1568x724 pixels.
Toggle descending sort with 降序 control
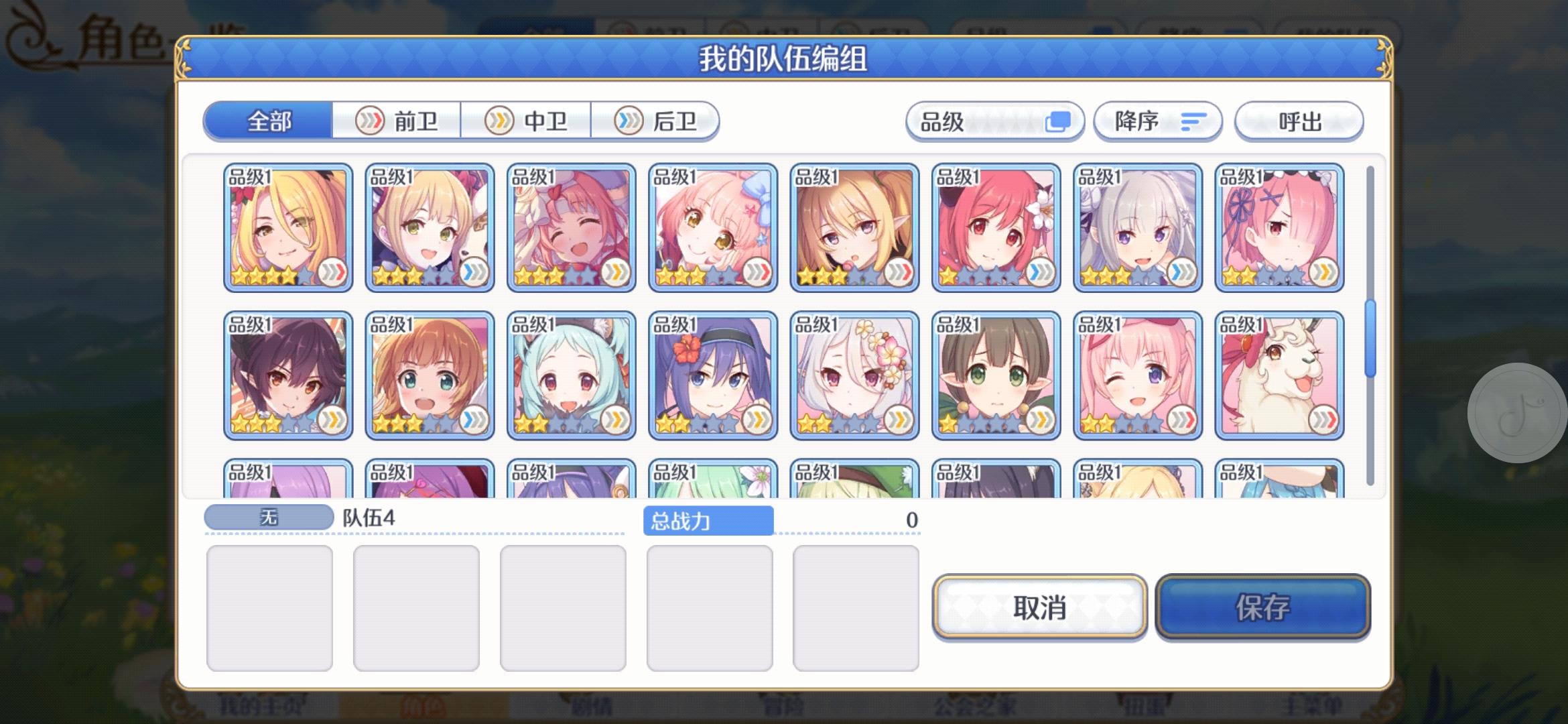[x=1157, y=121]
